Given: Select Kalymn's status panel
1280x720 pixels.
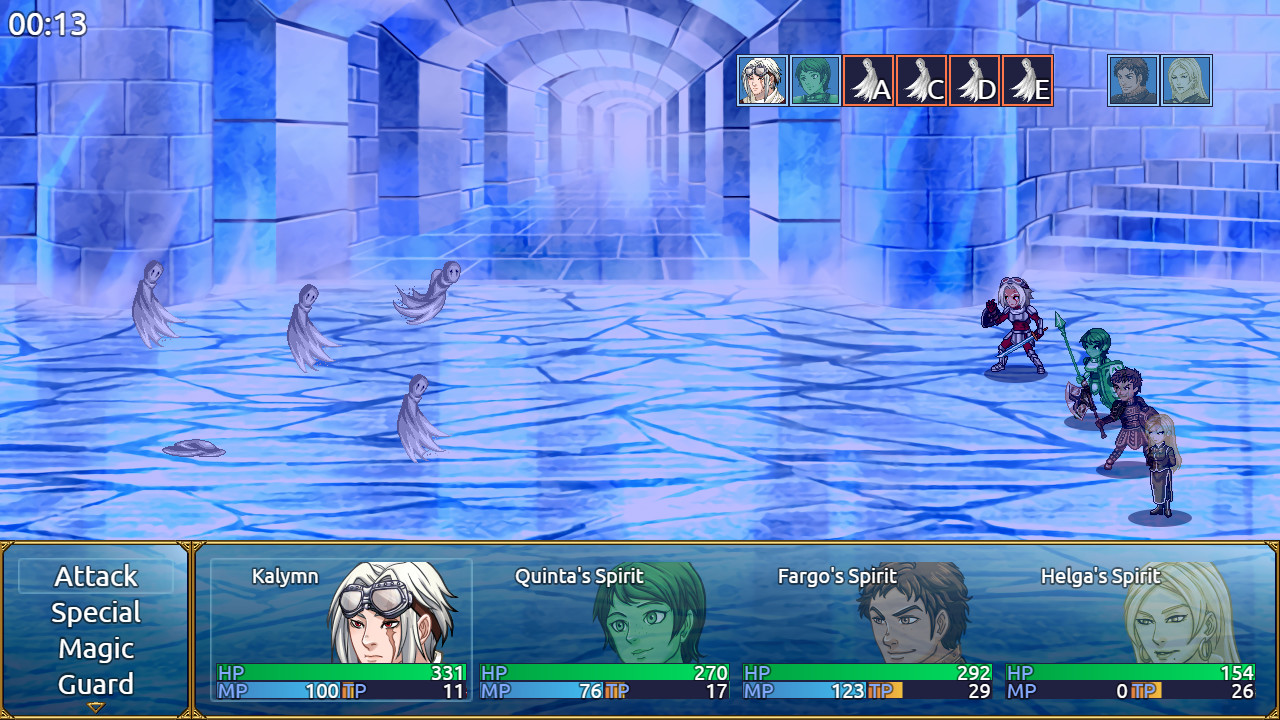Looking at the screenshot, I should tap(341, 630).
